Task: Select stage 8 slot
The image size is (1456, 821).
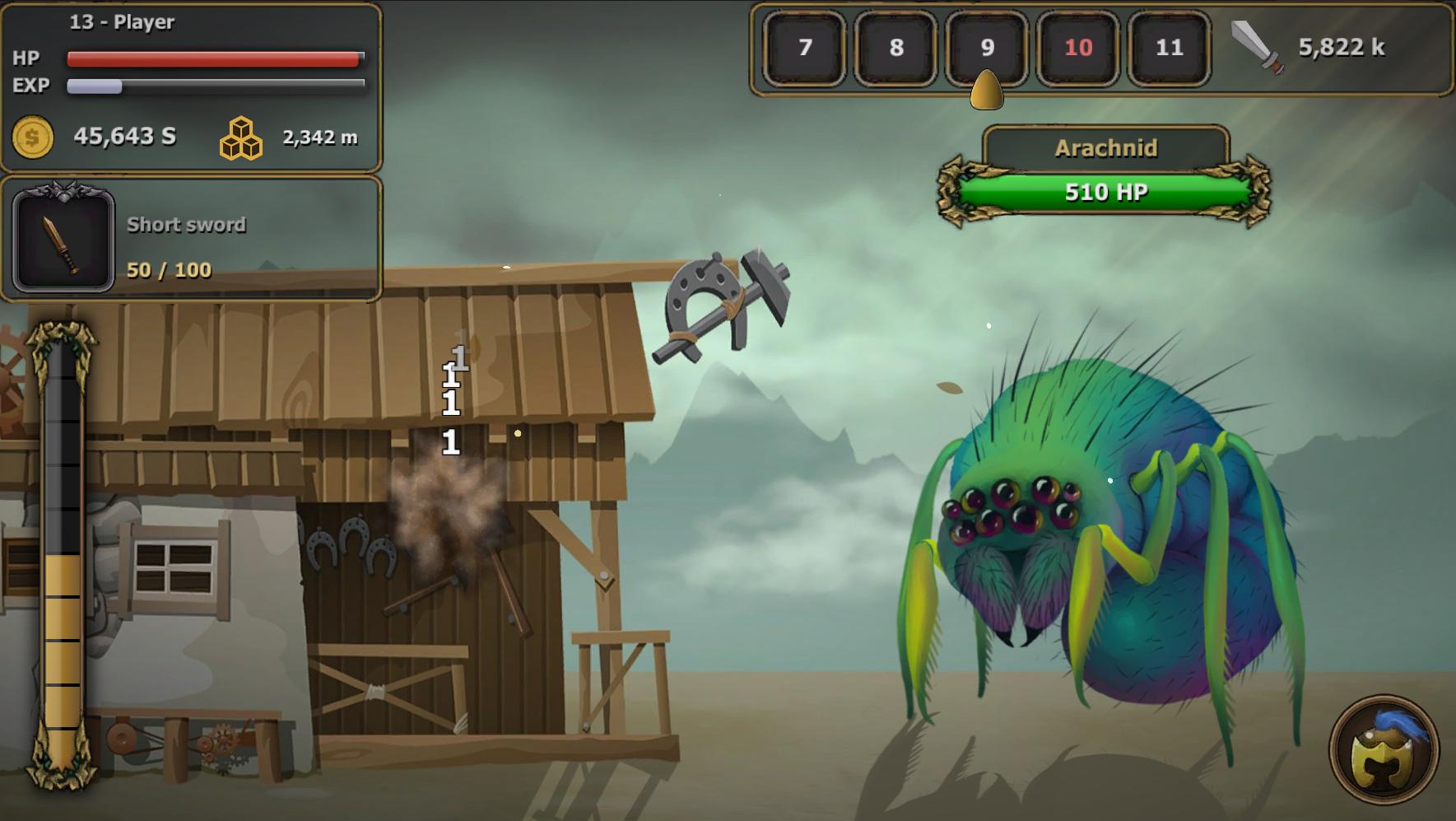Action: tap(895, 49)
